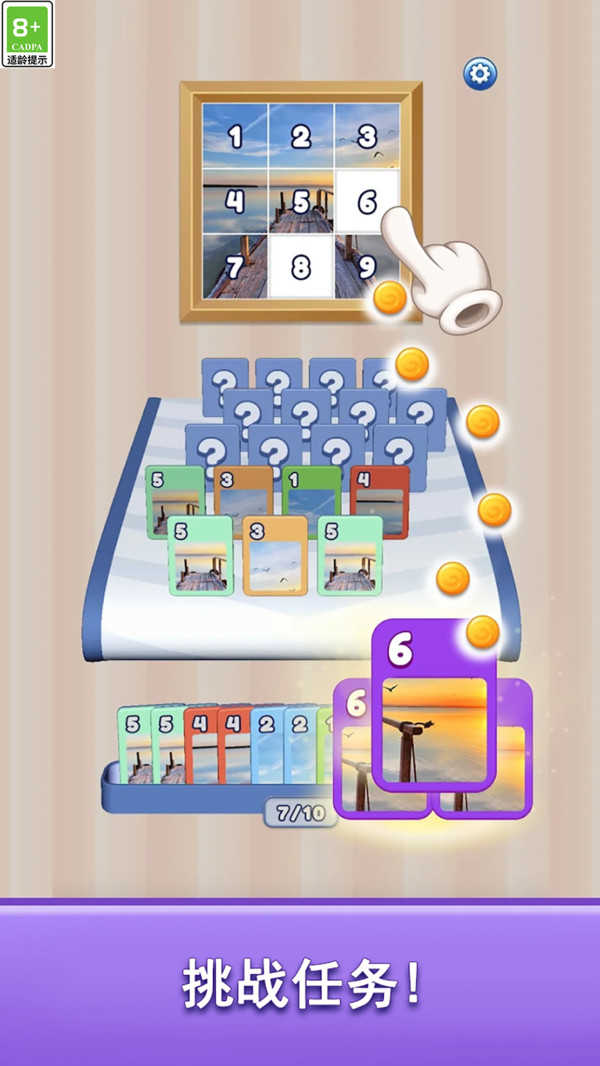Screen dimensions: 600x1066
Task: Select puzzle tile number 1
Action: [x=235, y=136]
